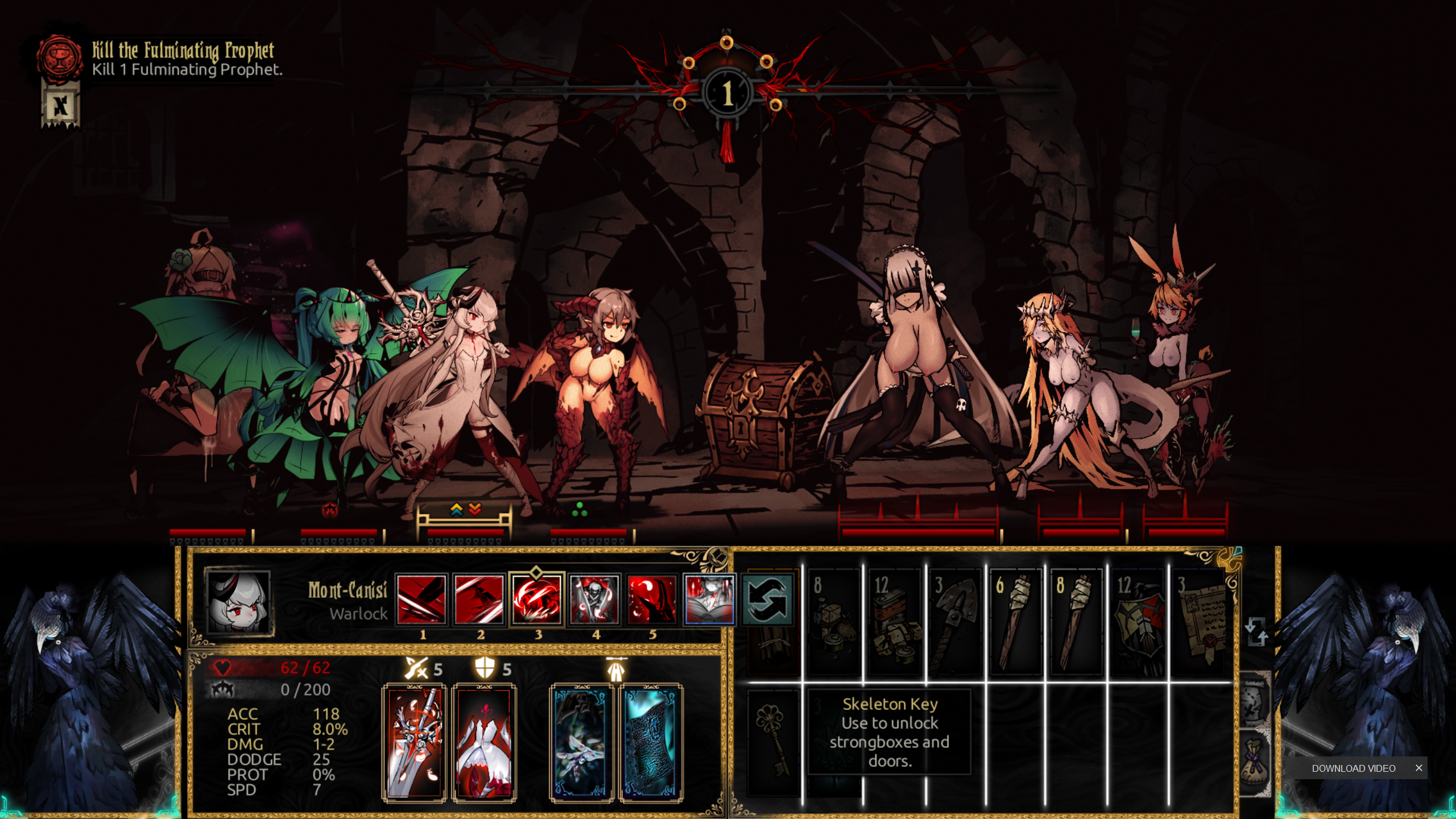This screenshot has height=819, width=1456.
Task: Choose the highlighted third combat skill
Action: click(x=536, y=599)
